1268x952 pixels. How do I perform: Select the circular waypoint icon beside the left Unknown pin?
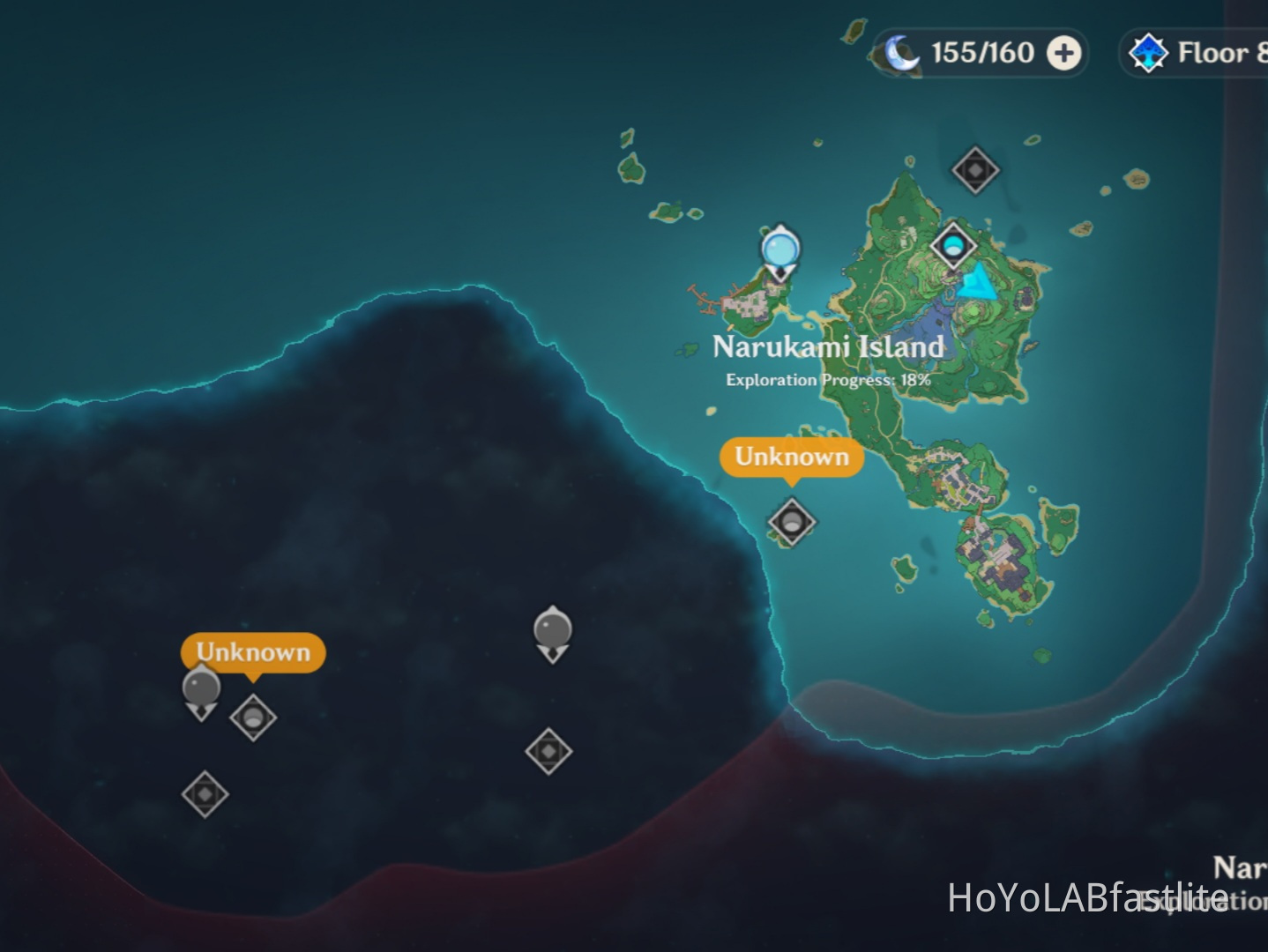click(x=254, y=718)
